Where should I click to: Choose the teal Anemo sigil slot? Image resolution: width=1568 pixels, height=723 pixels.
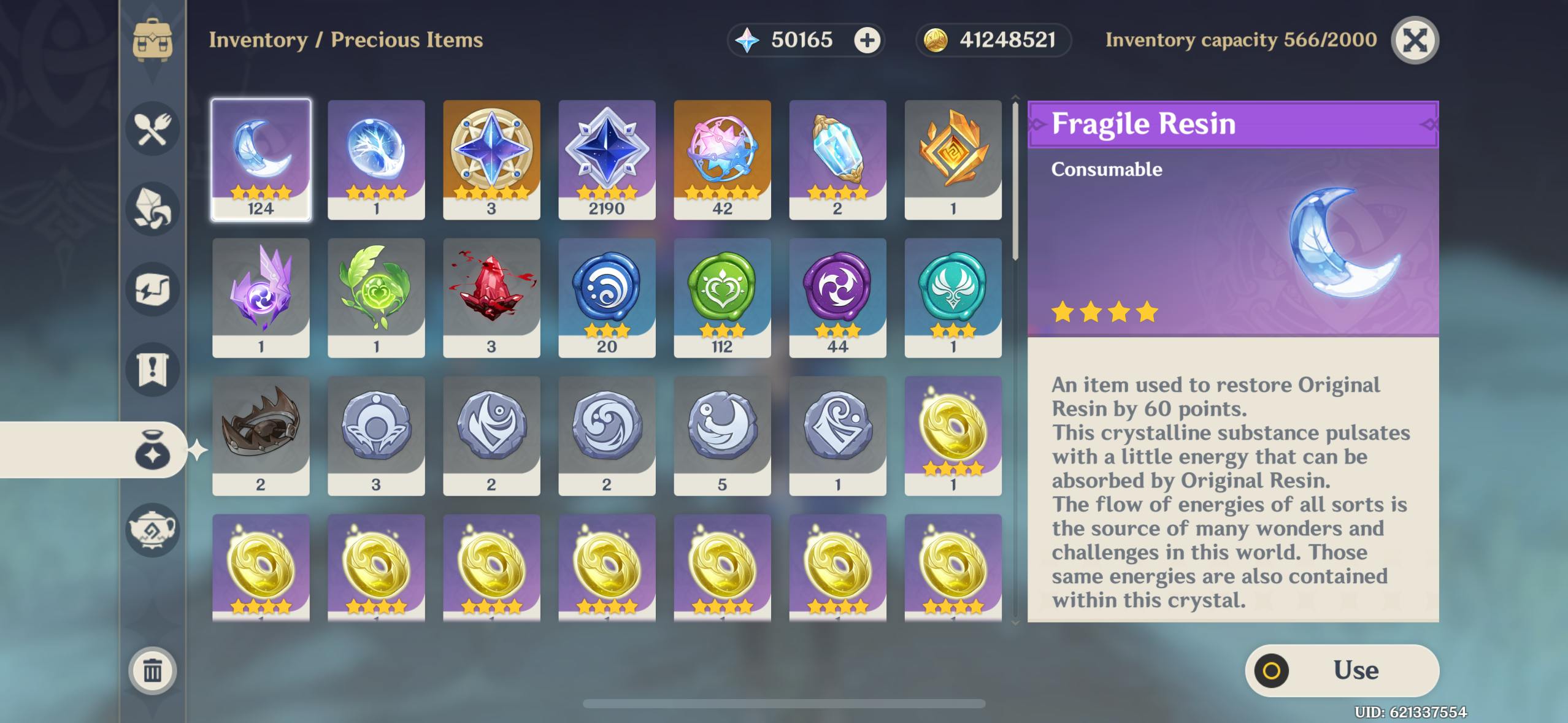[x=953, y=297]
